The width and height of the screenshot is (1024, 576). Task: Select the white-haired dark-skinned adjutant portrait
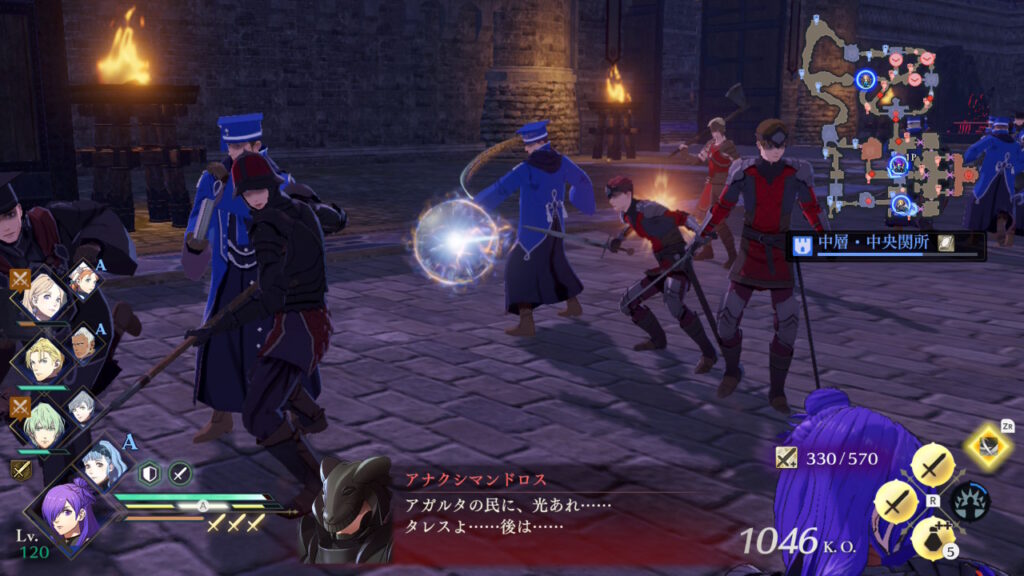click(x=84, y=344)
